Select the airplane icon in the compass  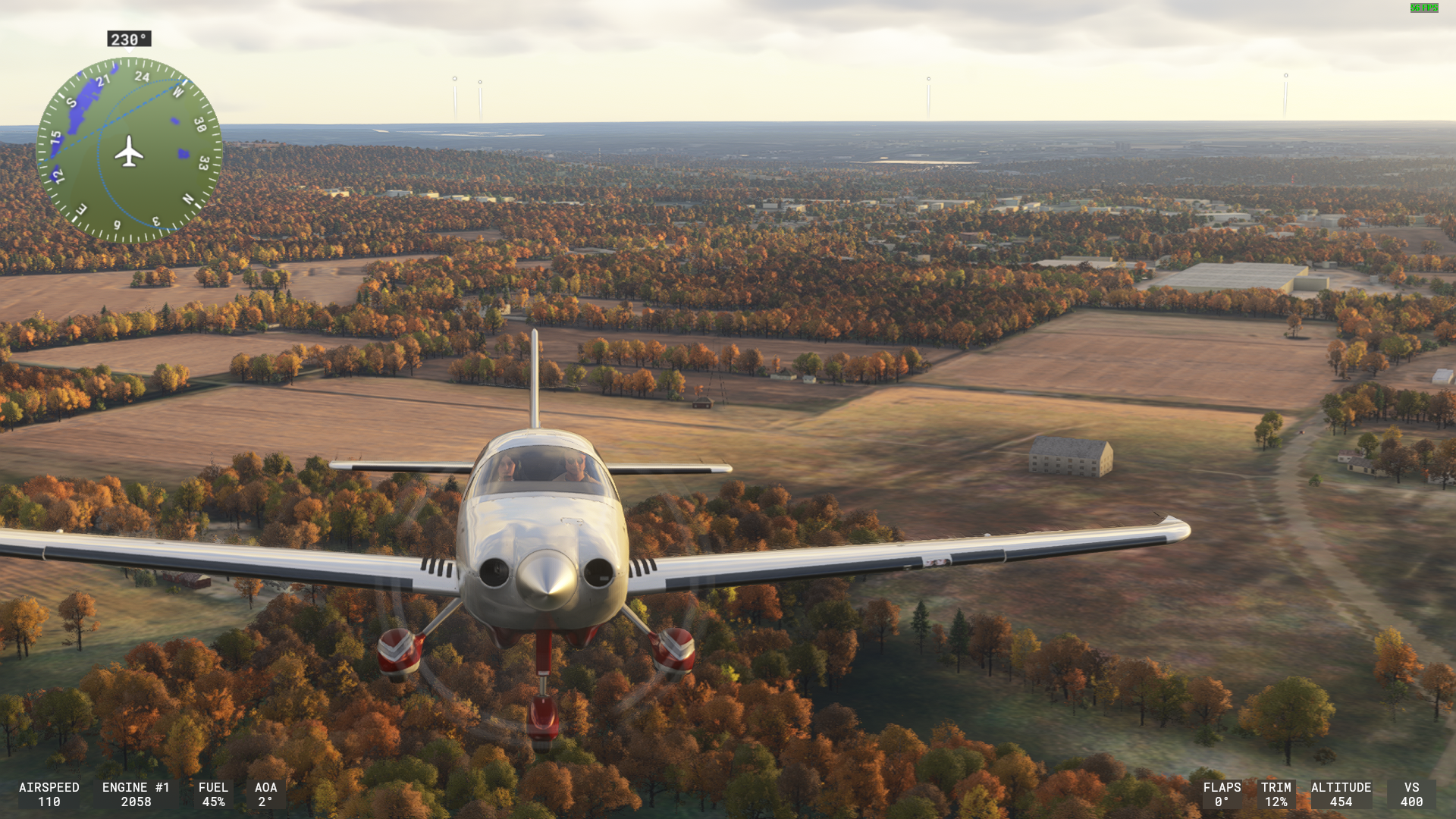(129, 152)
